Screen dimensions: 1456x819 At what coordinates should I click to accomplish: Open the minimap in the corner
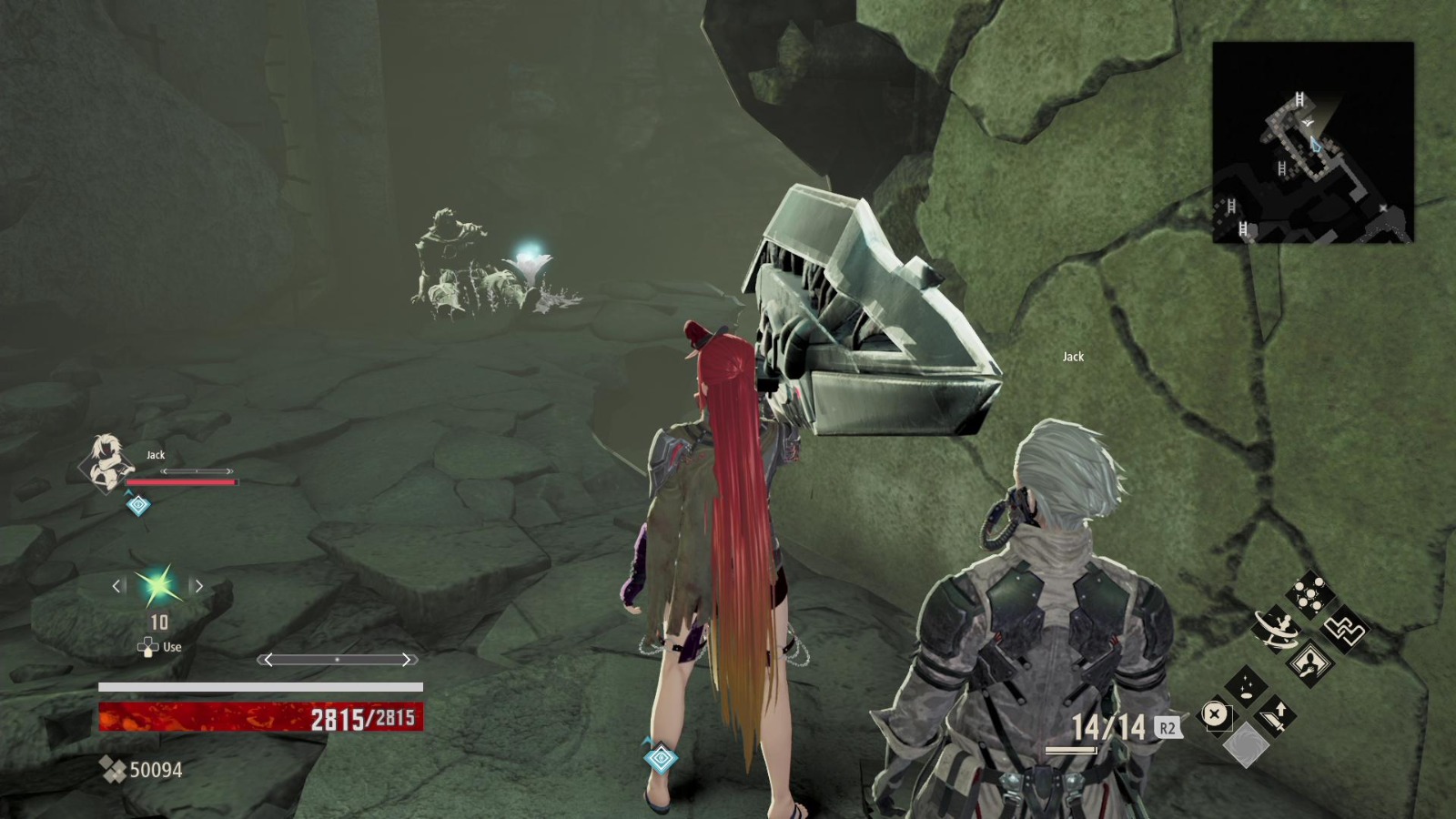point(1313,141)
